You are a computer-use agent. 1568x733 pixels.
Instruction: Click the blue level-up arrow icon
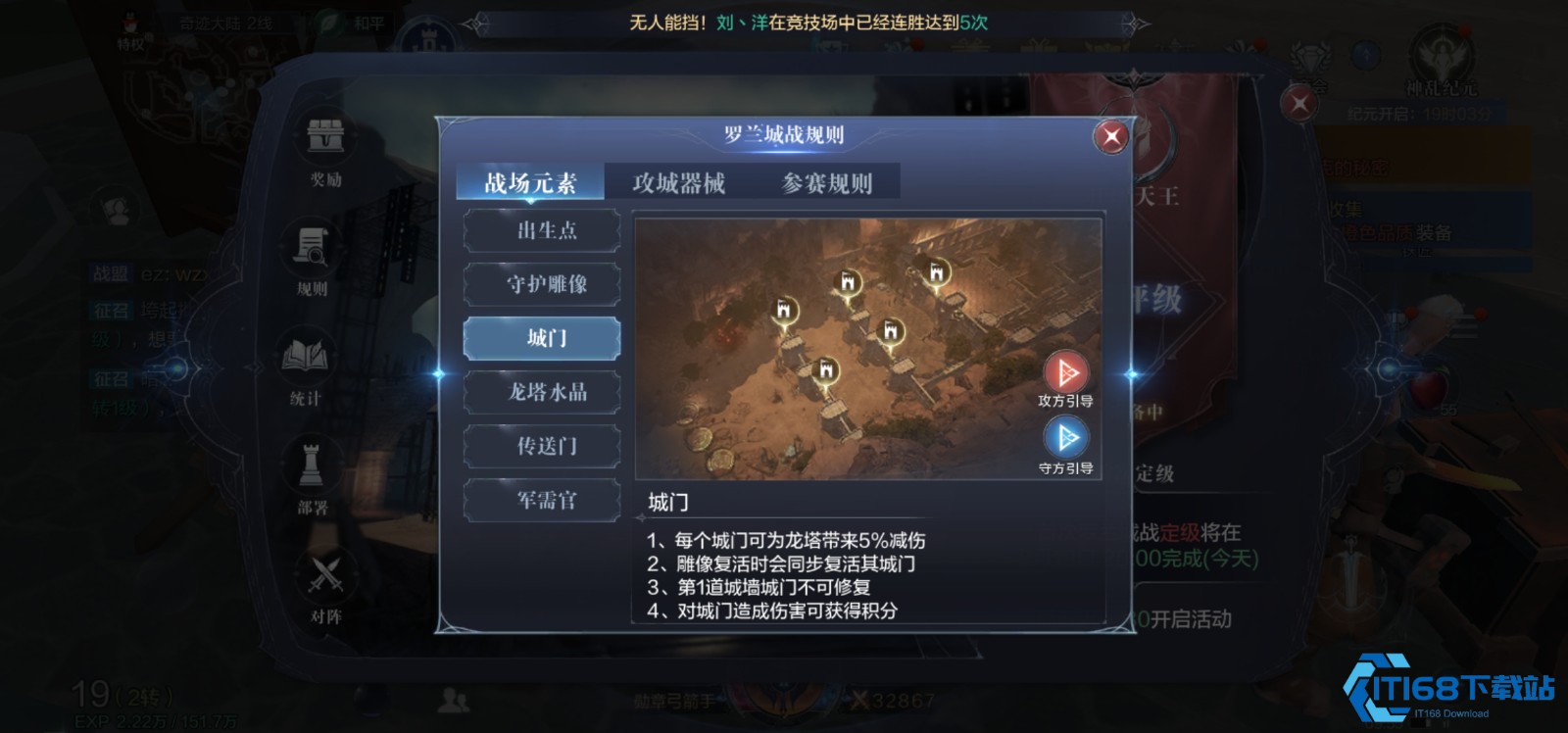pos(1365,56)
